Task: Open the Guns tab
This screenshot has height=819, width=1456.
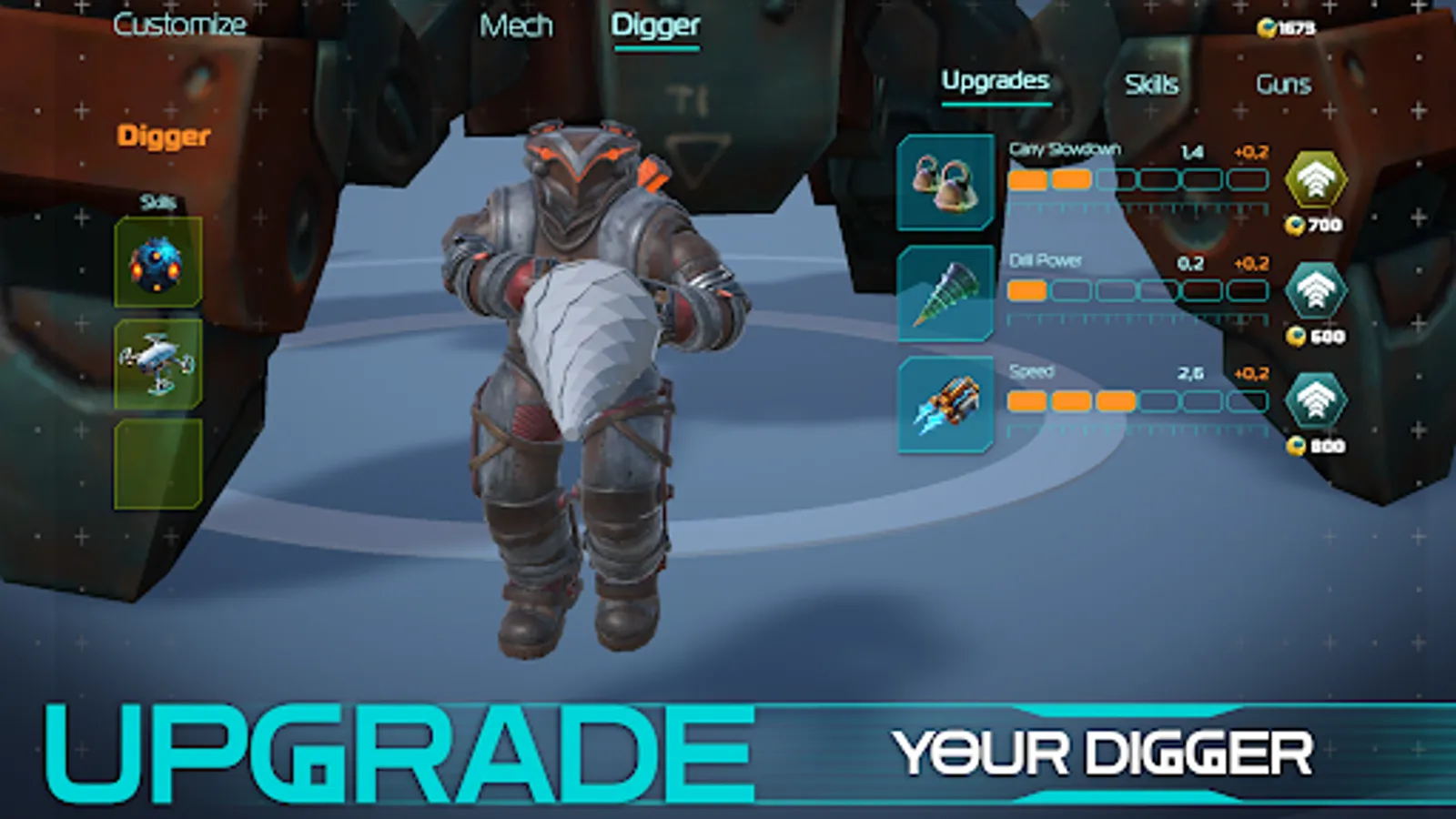Action: point(1283,84)
